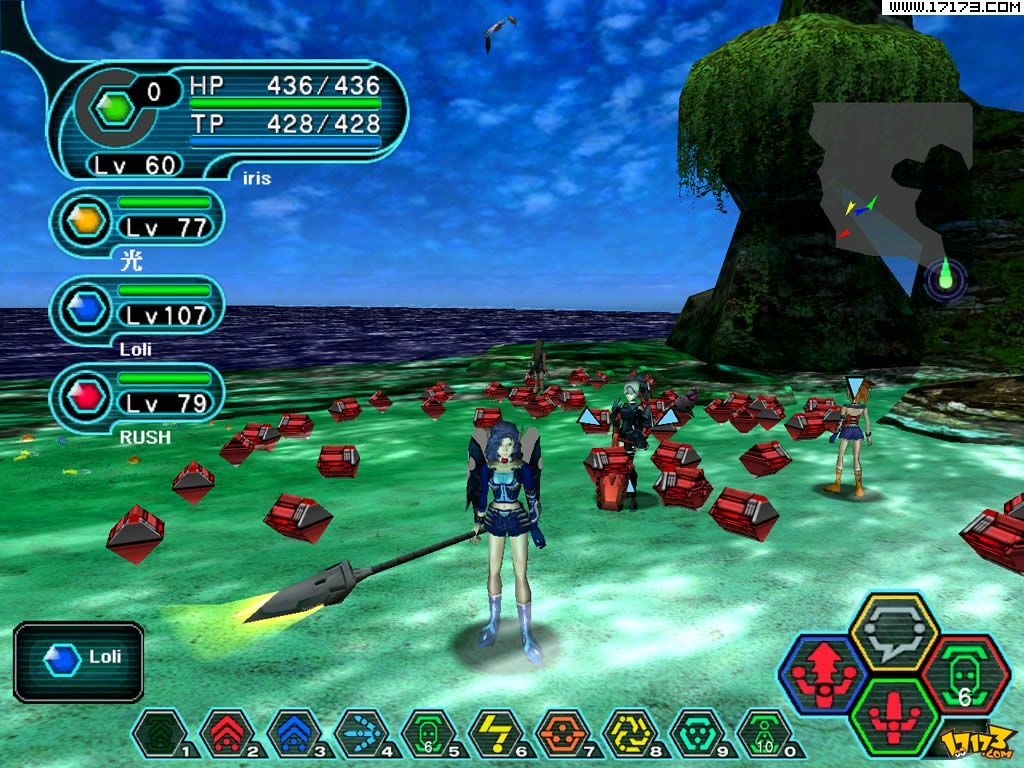Use the green mate item in slot 5

tap(427, 734)
